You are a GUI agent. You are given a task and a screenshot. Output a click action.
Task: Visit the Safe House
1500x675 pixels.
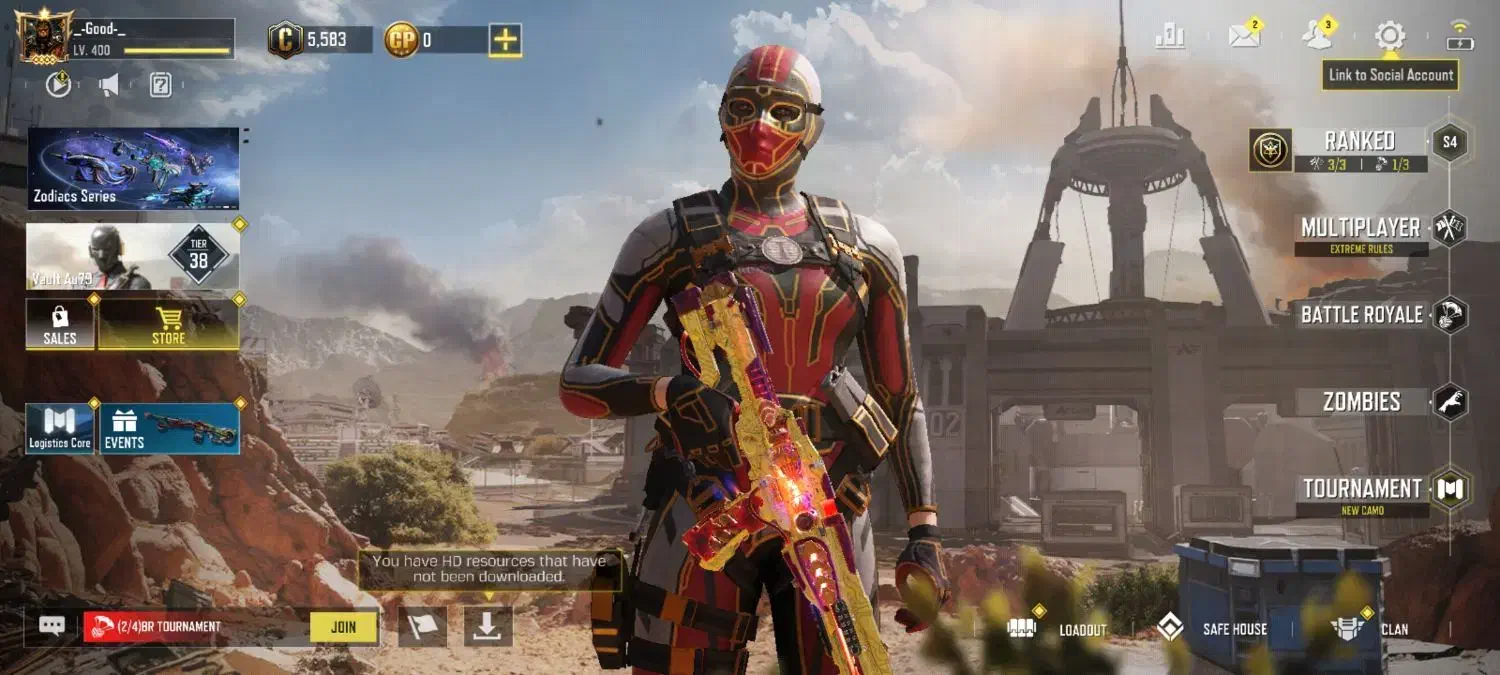click(1212, 629)
